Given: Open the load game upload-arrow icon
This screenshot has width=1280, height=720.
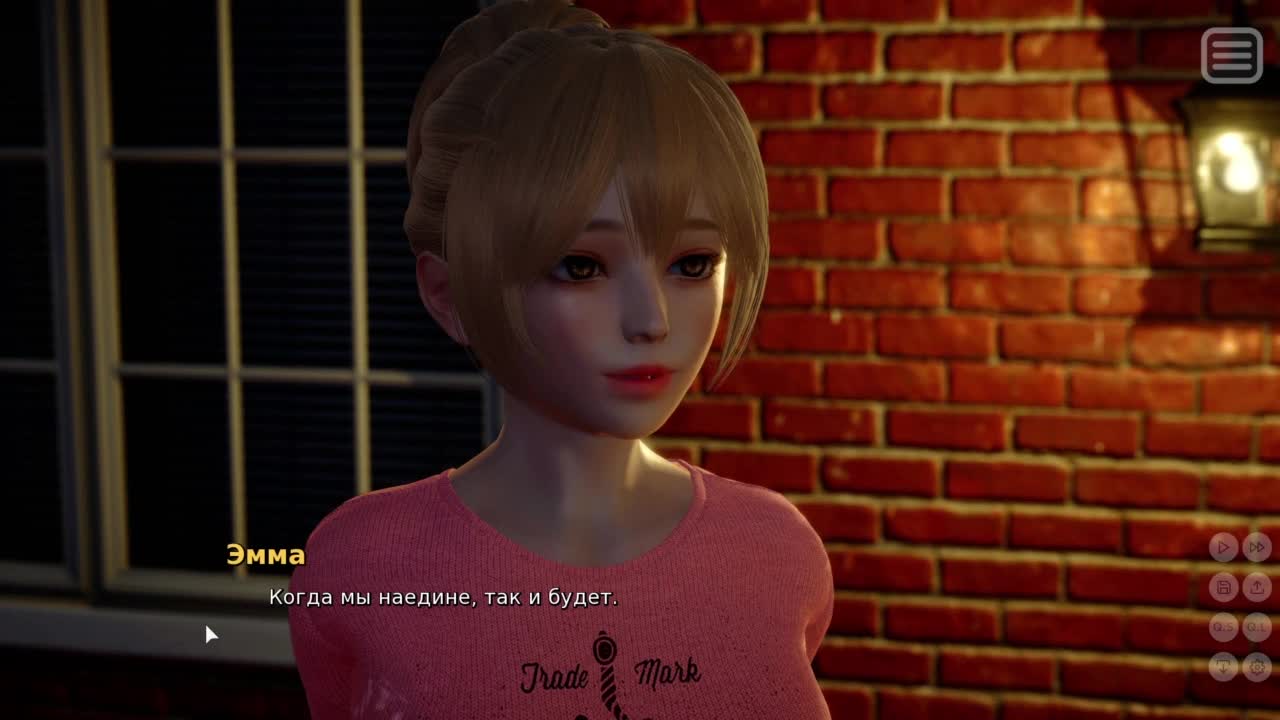Looking at the screenshot, I should click(1257, 587).
